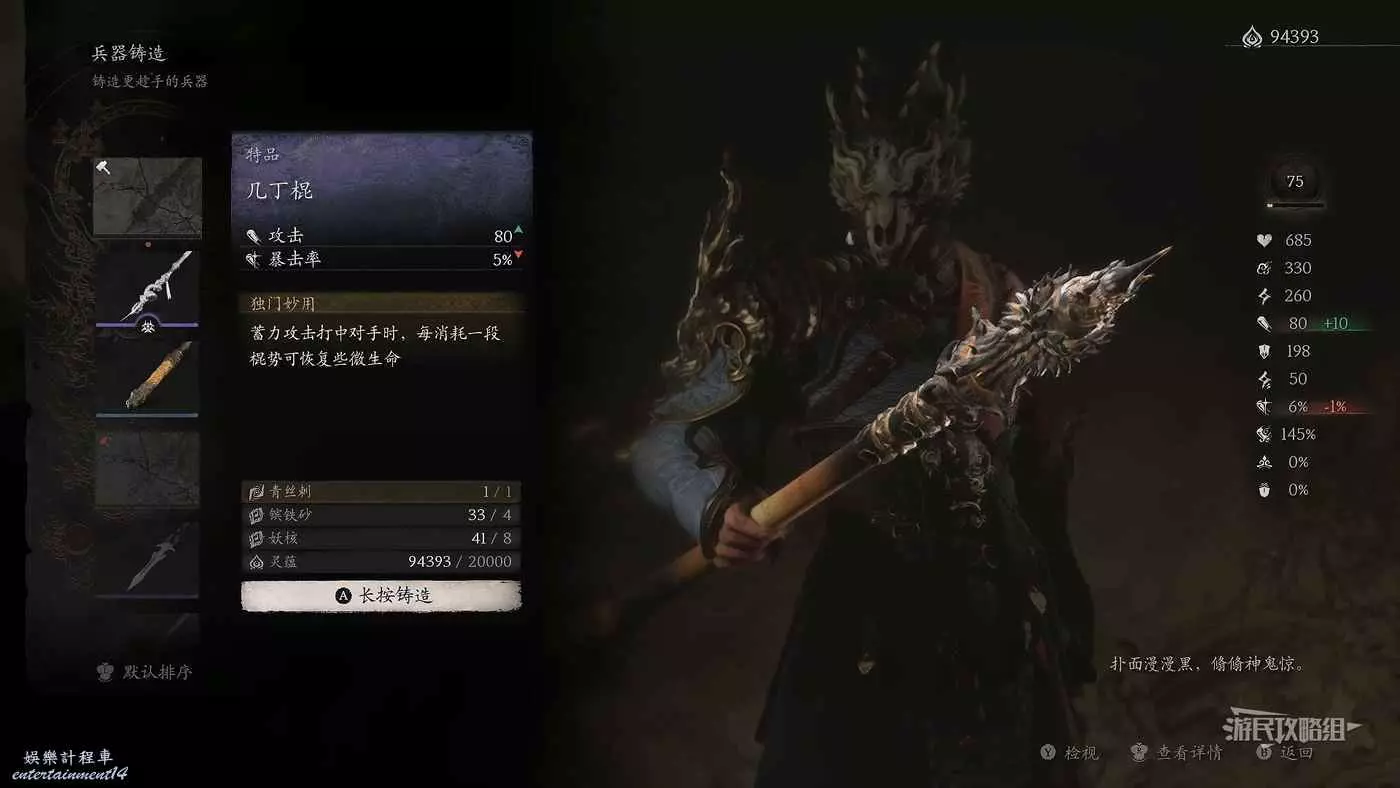Click 返回 to go back

pyautogui.click(x=1286, y=753)
